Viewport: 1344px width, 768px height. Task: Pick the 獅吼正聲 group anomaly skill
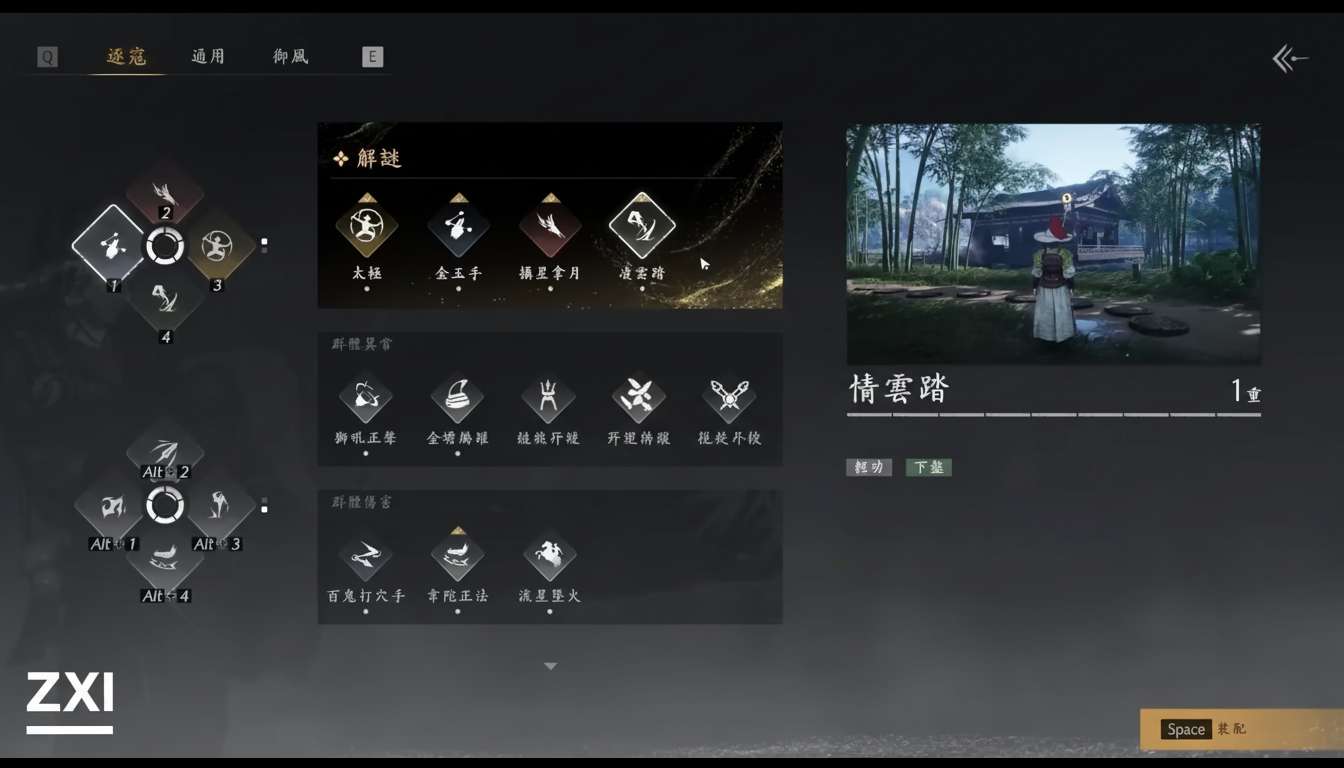point(366,395)
